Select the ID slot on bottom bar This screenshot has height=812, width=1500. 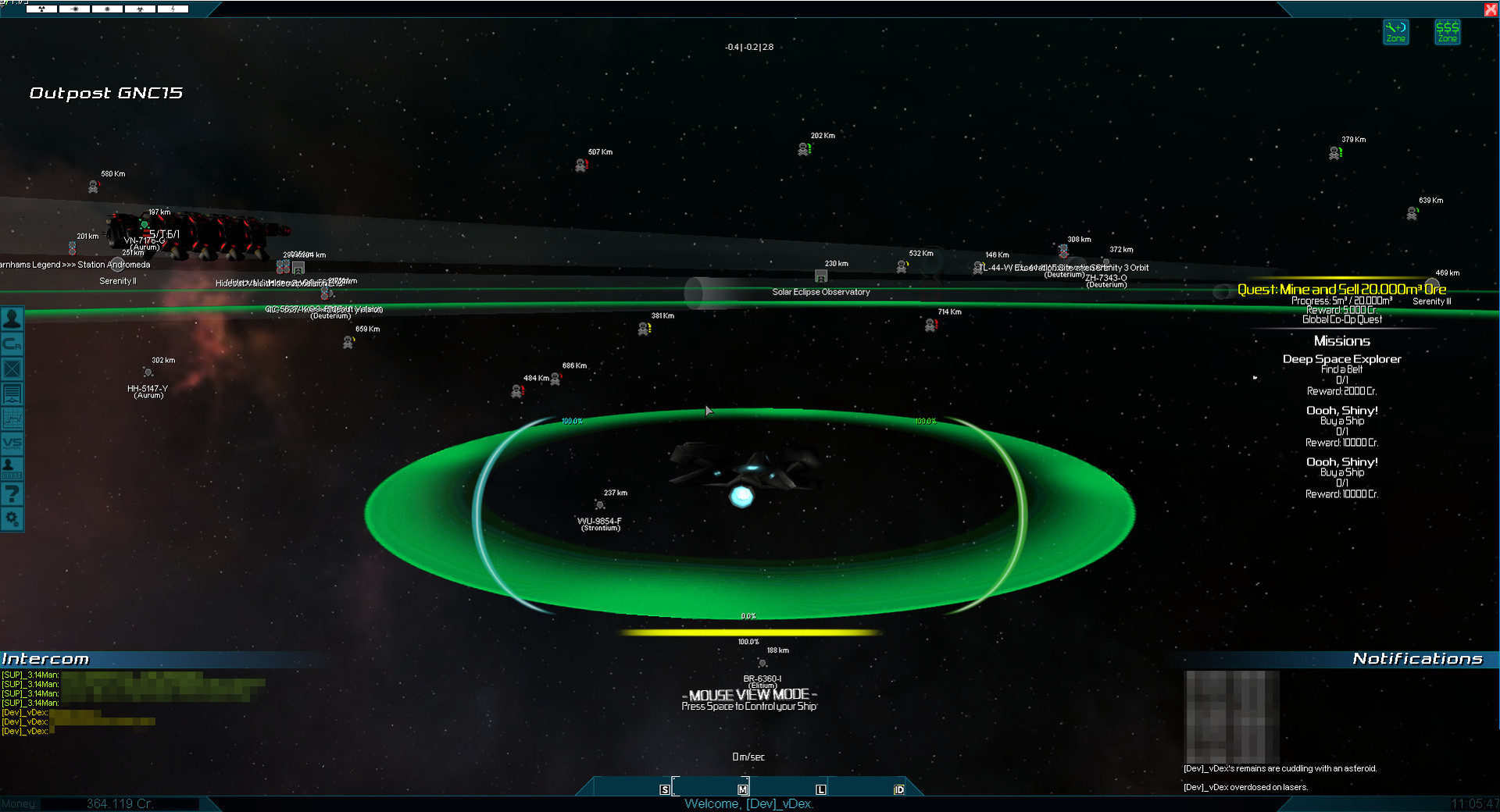[x=899, y=789]
